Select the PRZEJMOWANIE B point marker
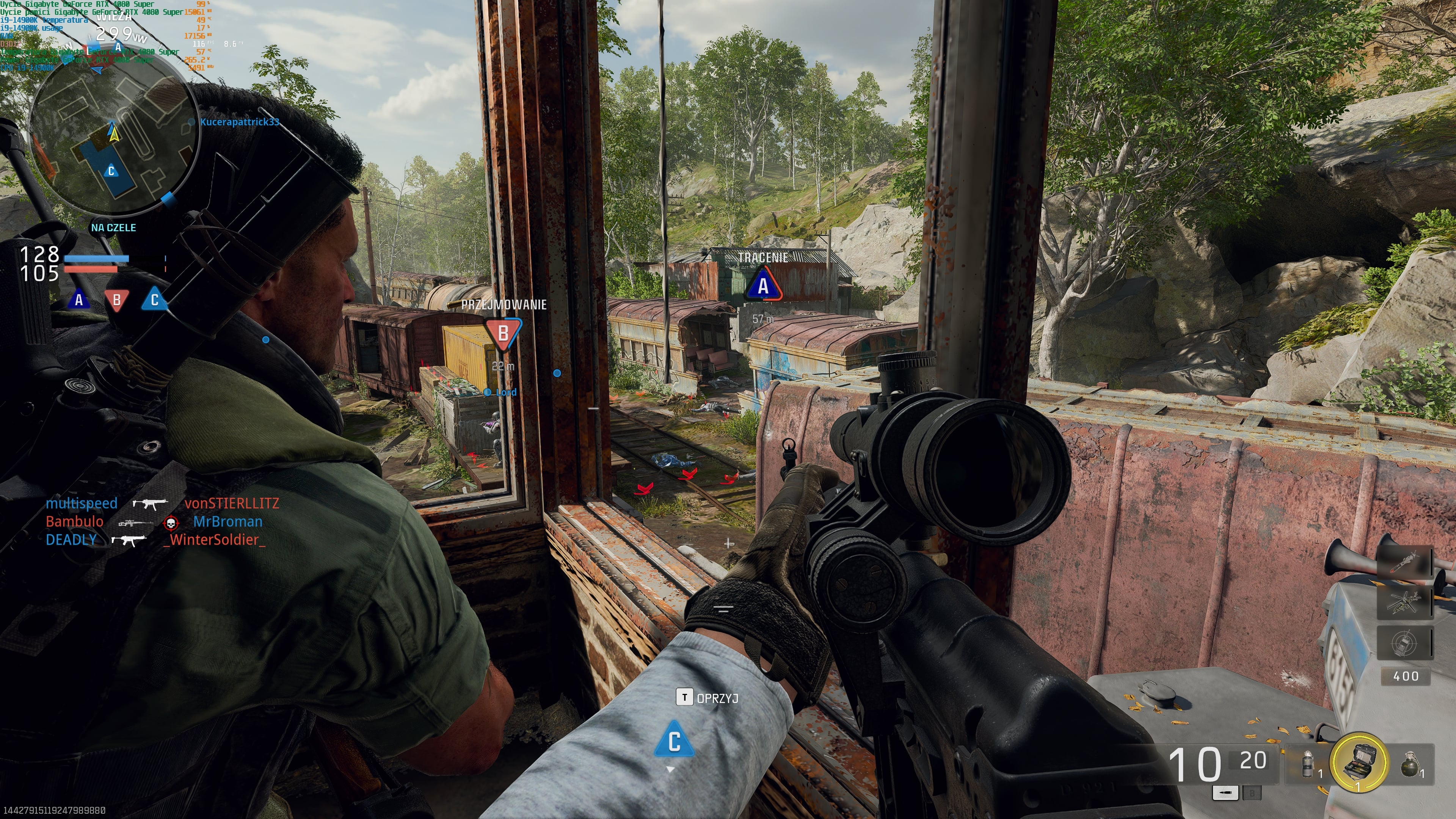The image size is (1456, 819). point(502,333)
